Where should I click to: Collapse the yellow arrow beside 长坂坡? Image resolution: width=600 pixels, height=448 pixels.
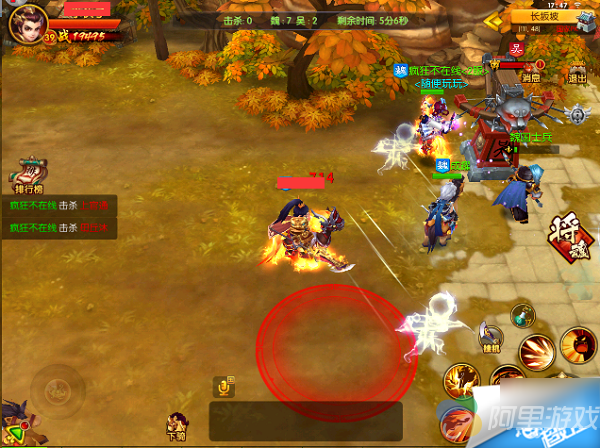494,18
